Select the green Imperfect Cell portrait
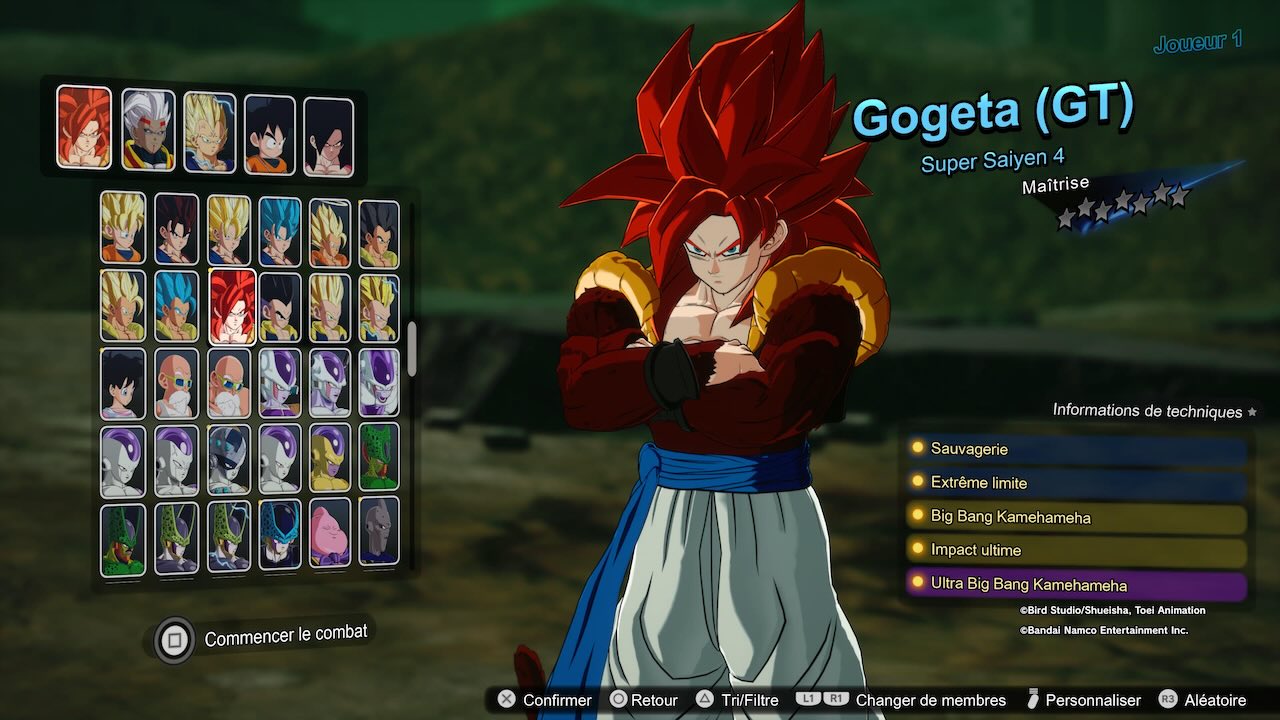 379,456
